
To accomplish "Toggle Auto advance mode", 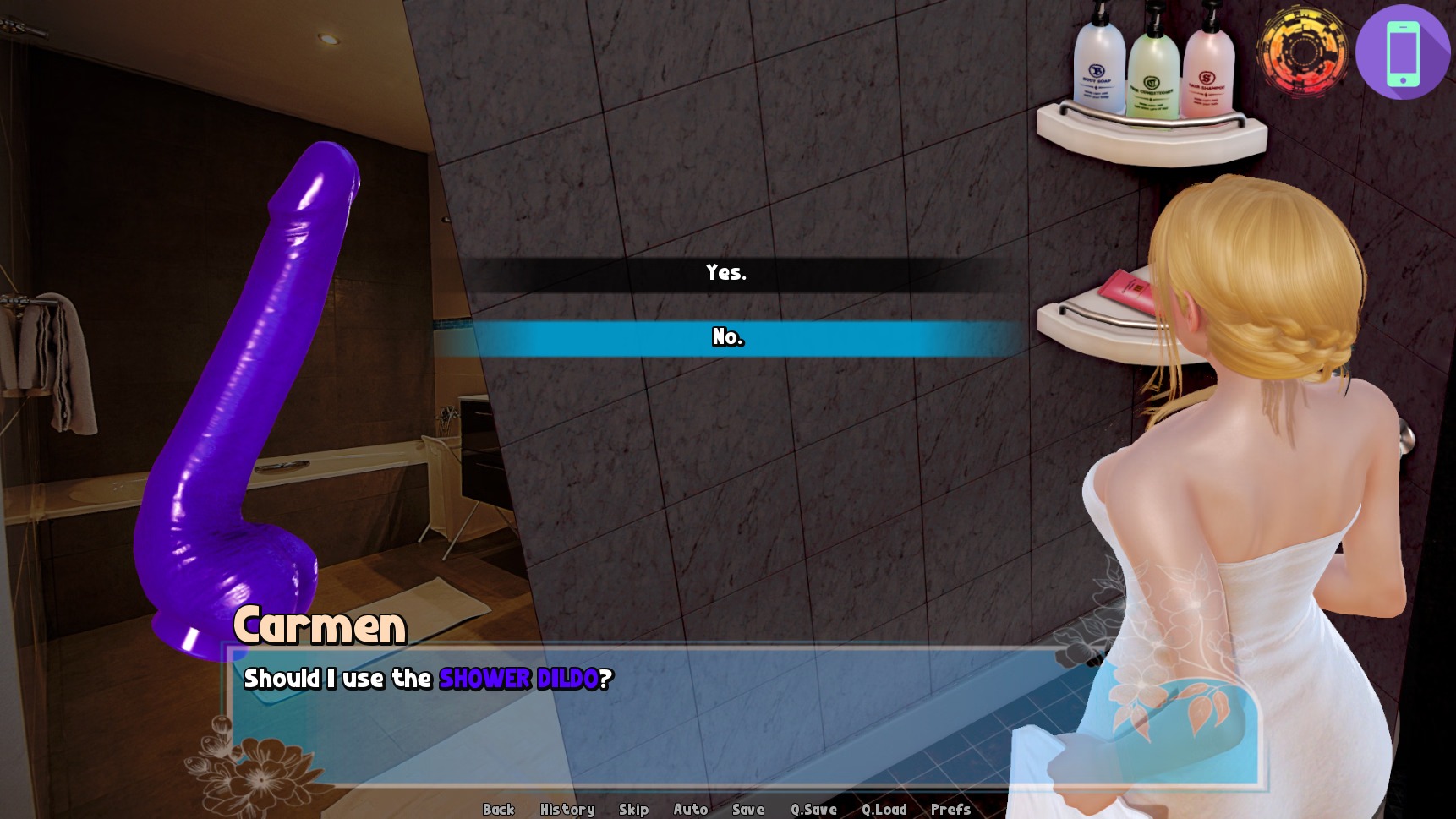I will (690, 809).
